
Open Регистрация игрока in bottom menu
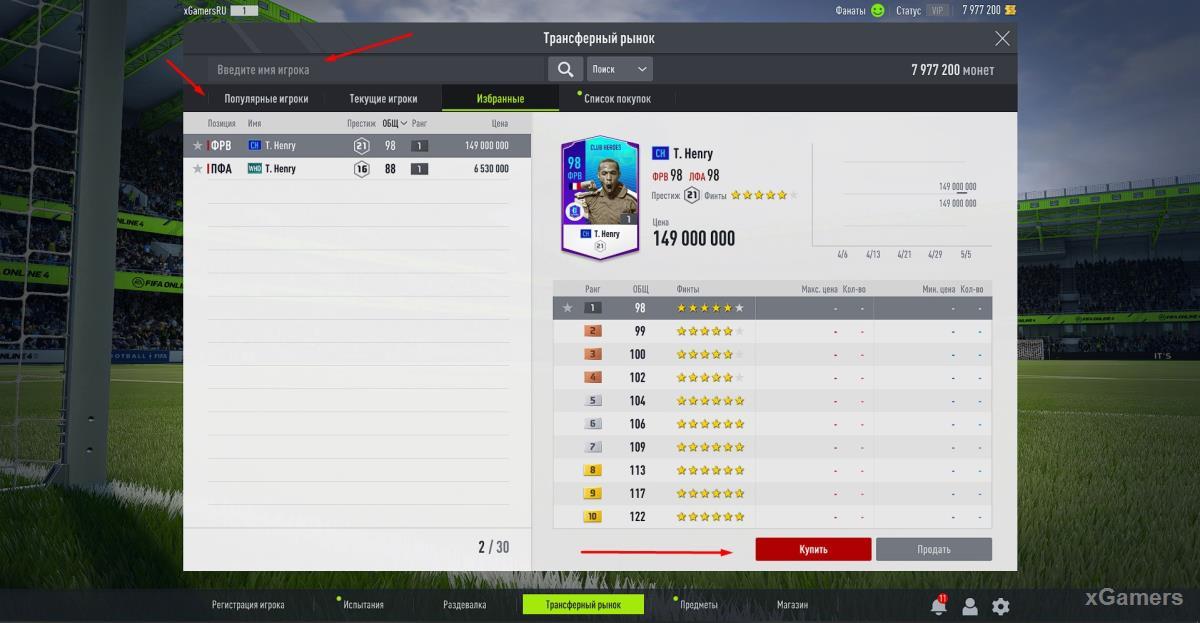(x=248, y=605)
